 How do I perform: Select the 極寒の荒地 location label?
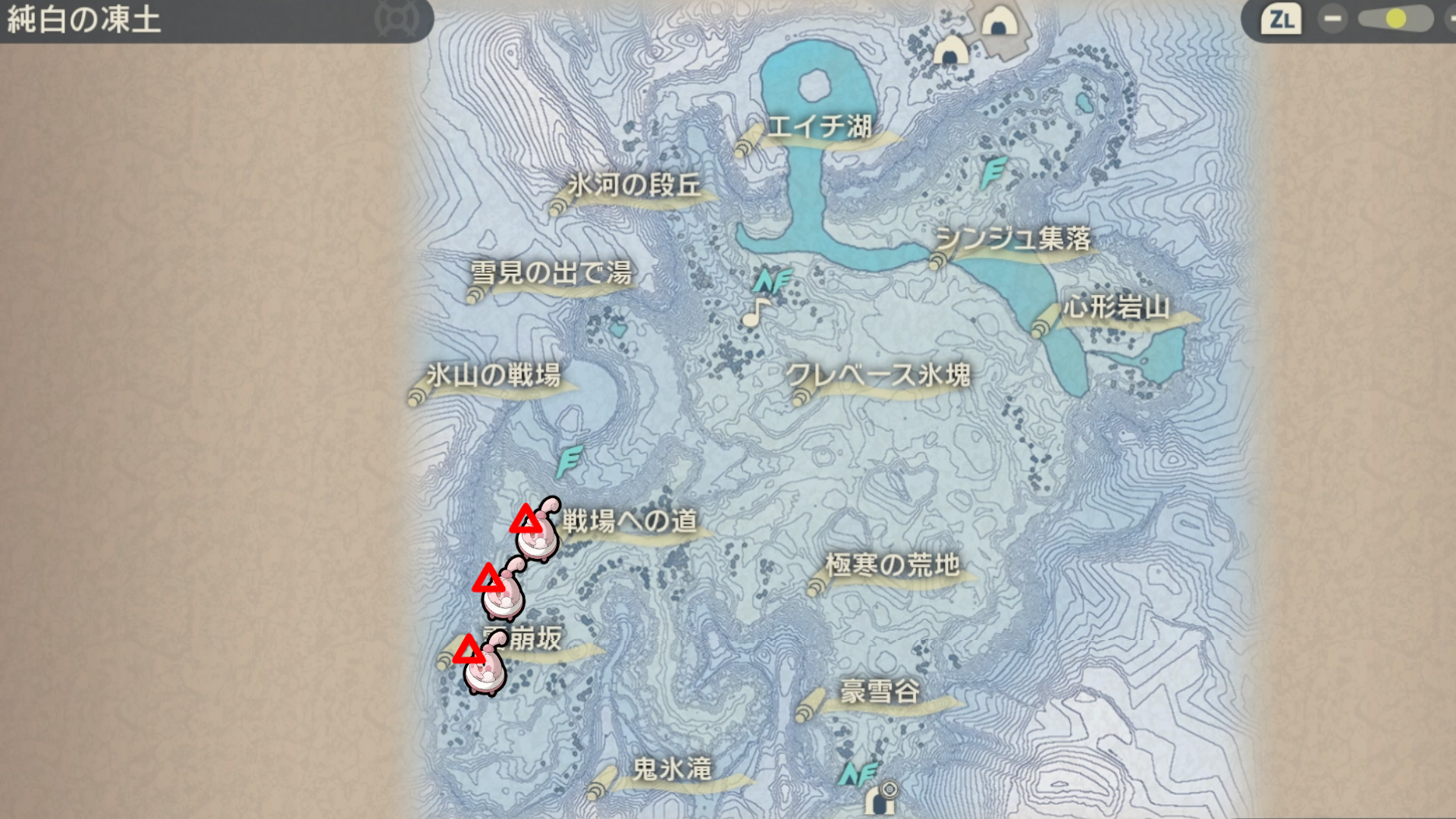click(x=893, y=566)
